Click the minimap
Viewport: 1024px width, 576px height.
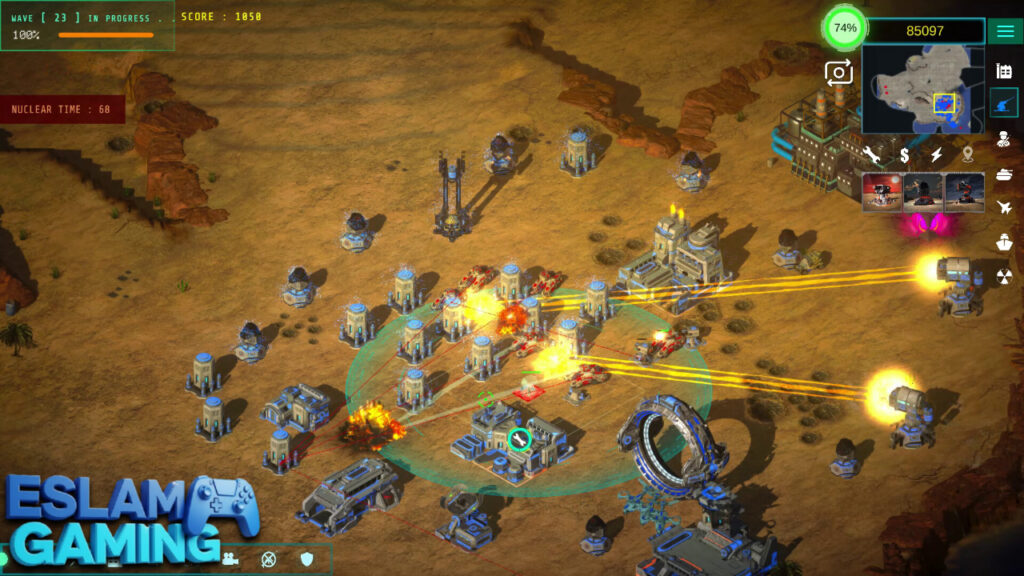click(x=921, y=90)
